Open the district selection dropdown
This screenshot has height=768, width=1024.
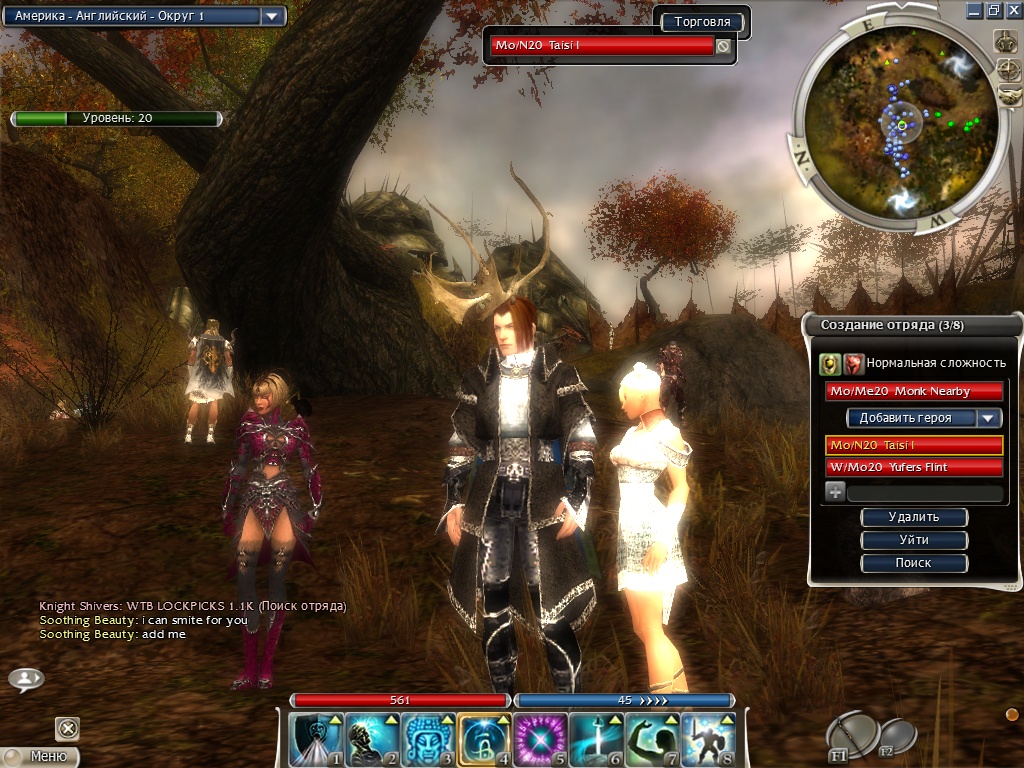[x=272, y=17]
